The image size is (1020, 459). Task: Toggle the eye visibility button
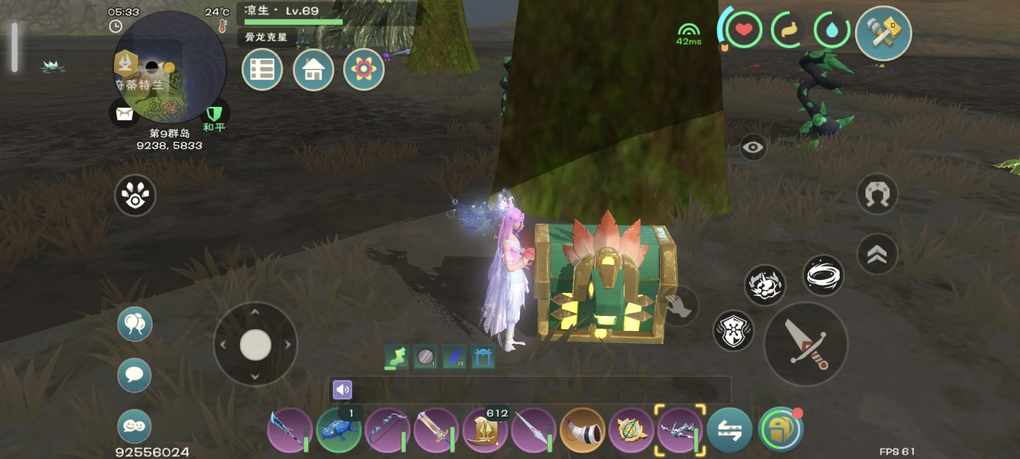pyautogui.click(x=753, y=148)
